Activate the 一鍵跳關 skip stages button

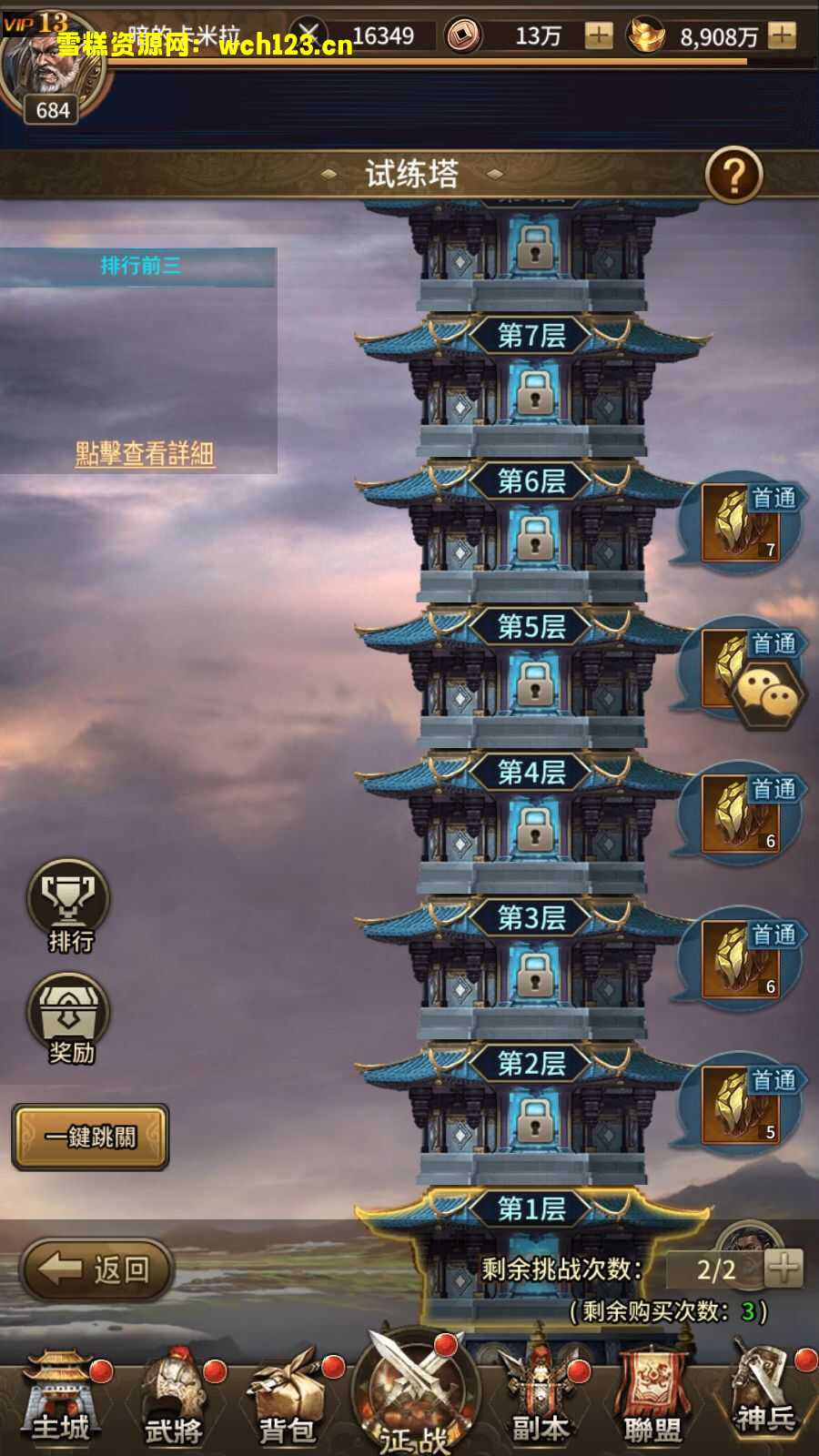(x=90, y=1137)
